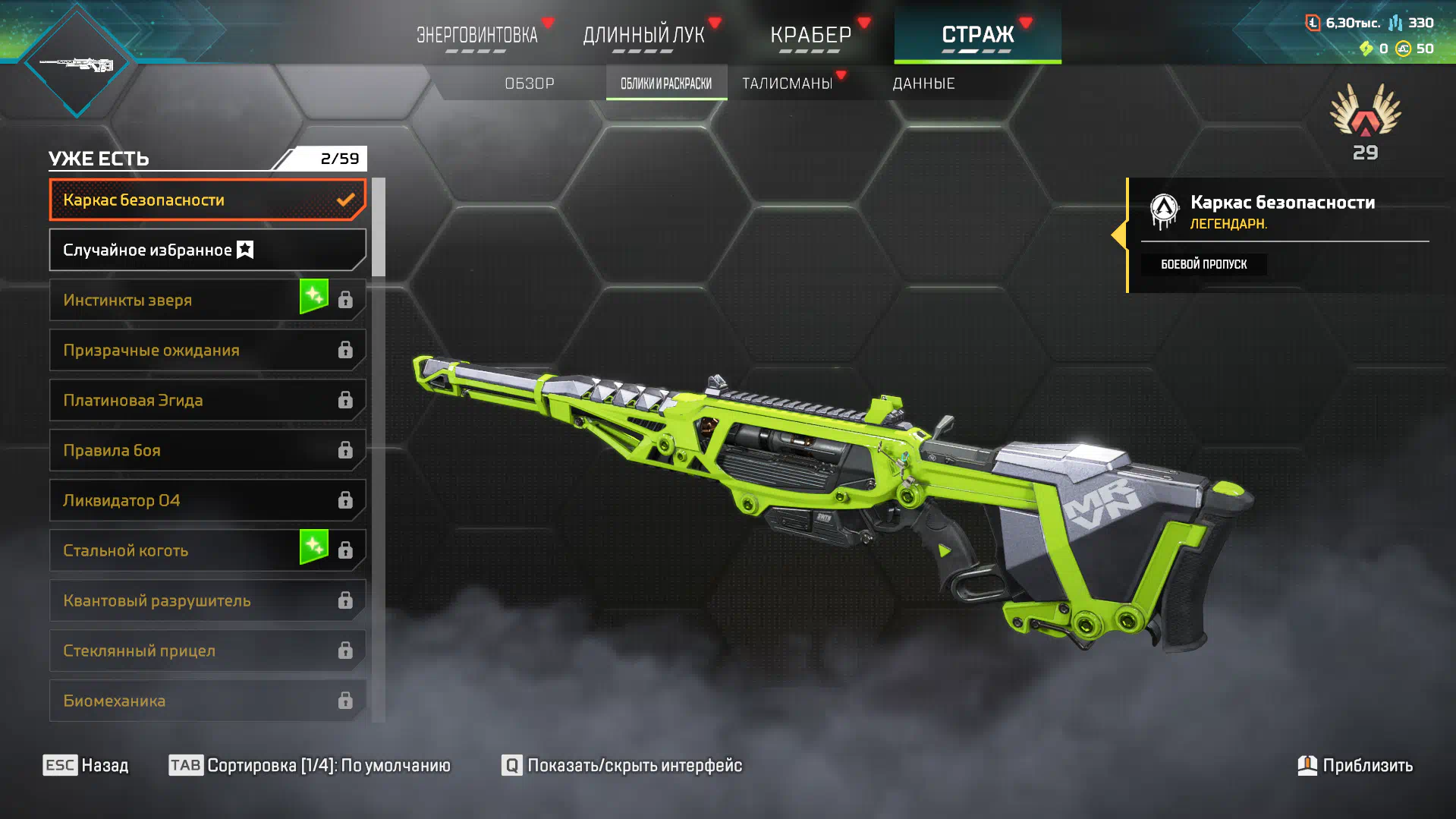Preview the Инстинкты зверя skin
This screenshot has height=819, width=1456.
point(175,300)
